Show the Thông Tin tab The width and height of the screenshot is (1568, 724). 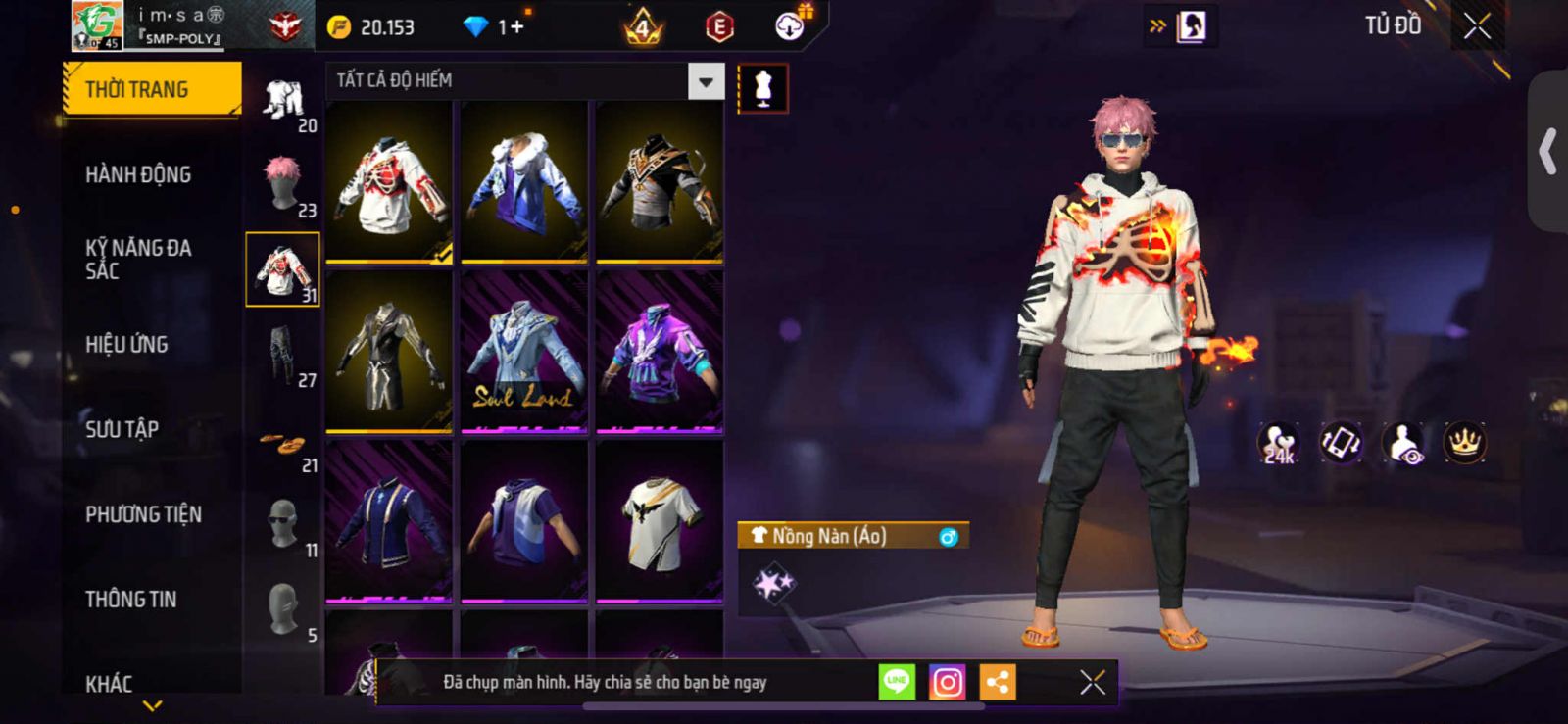click(130, 599)
